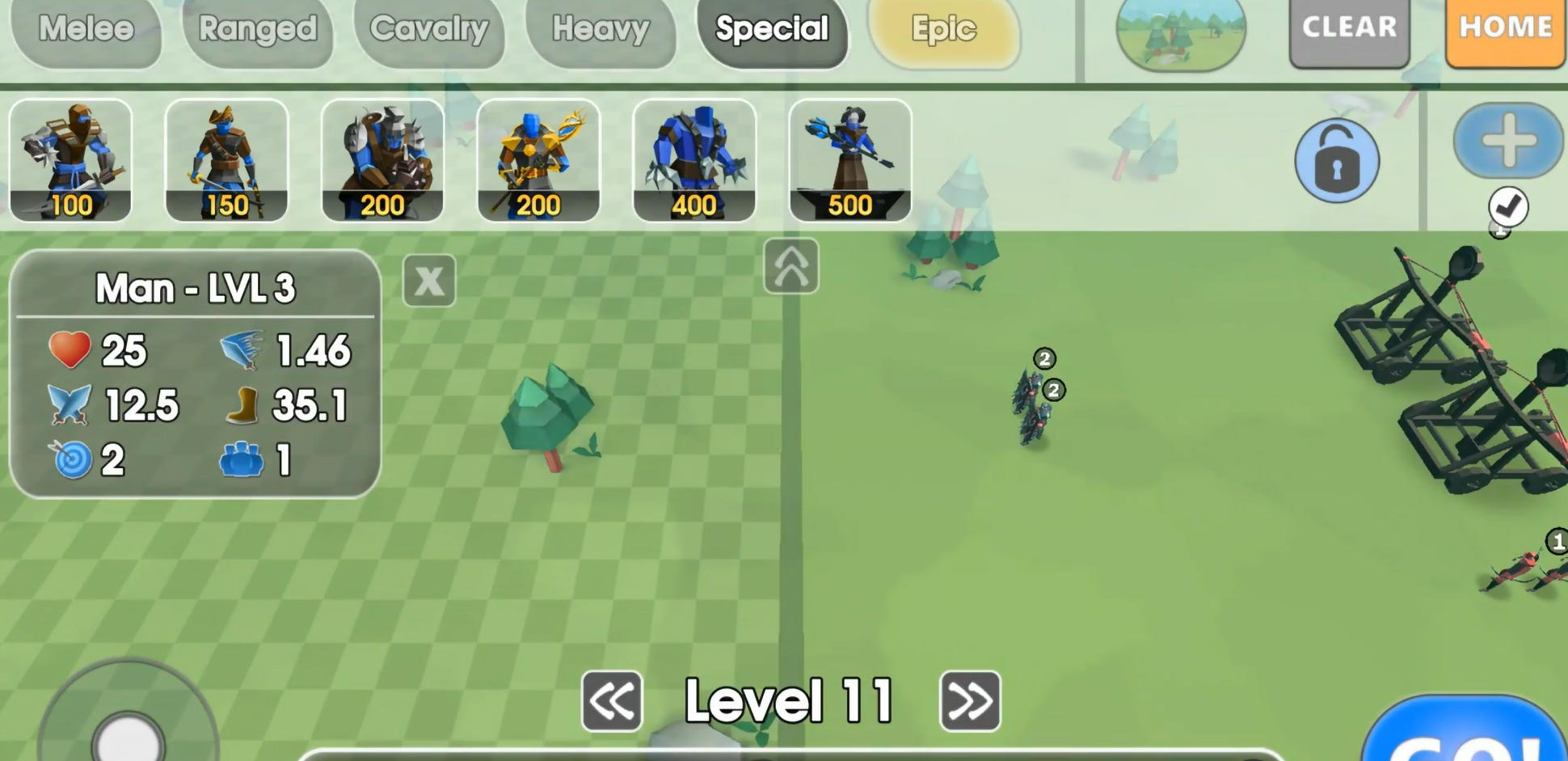Screen dimensions: 1568x761
Task: Select the 150-cost blue swordsman unit
Action: [x=227, y=159]
